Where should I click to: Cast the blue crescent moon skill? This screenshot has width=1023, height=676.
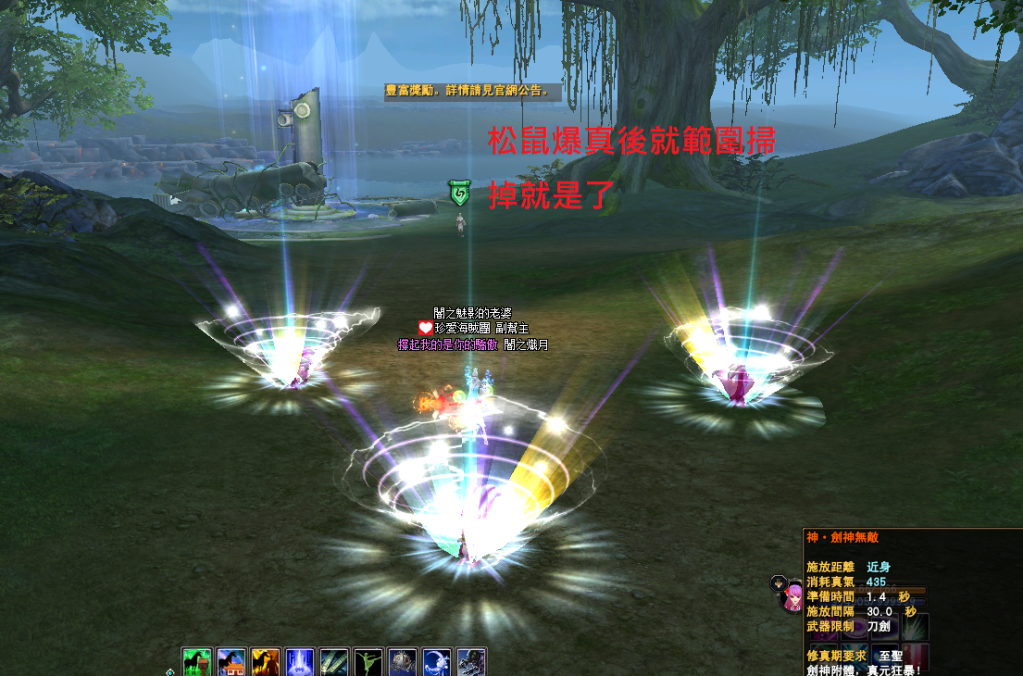pyautogui.click(x=437, y=662)
